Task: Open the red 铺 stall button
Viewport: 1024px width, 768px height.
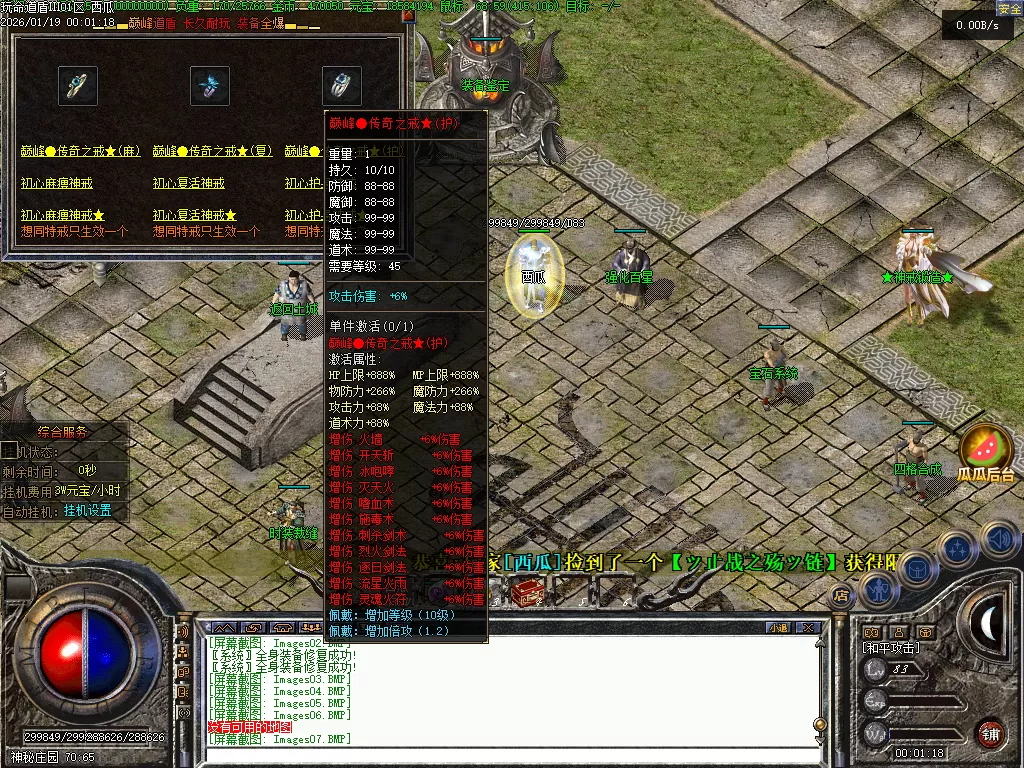Action: [x=990, y=732]
